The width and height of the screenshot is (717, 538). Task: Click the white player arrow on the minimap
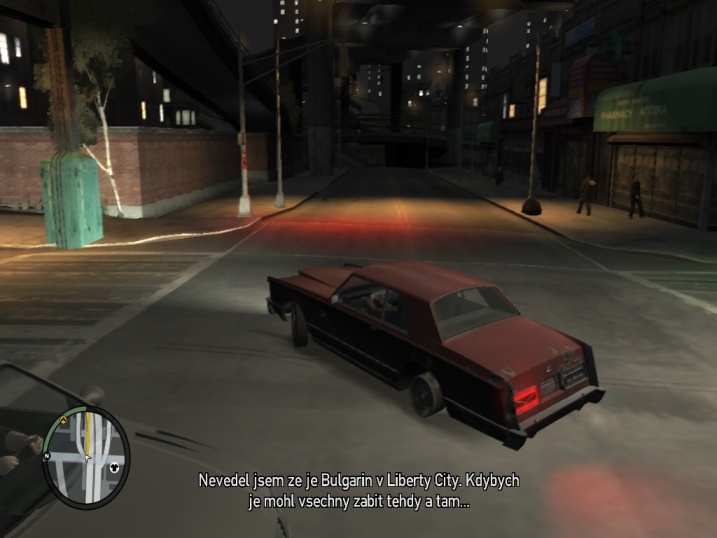(x=87, y=458)
